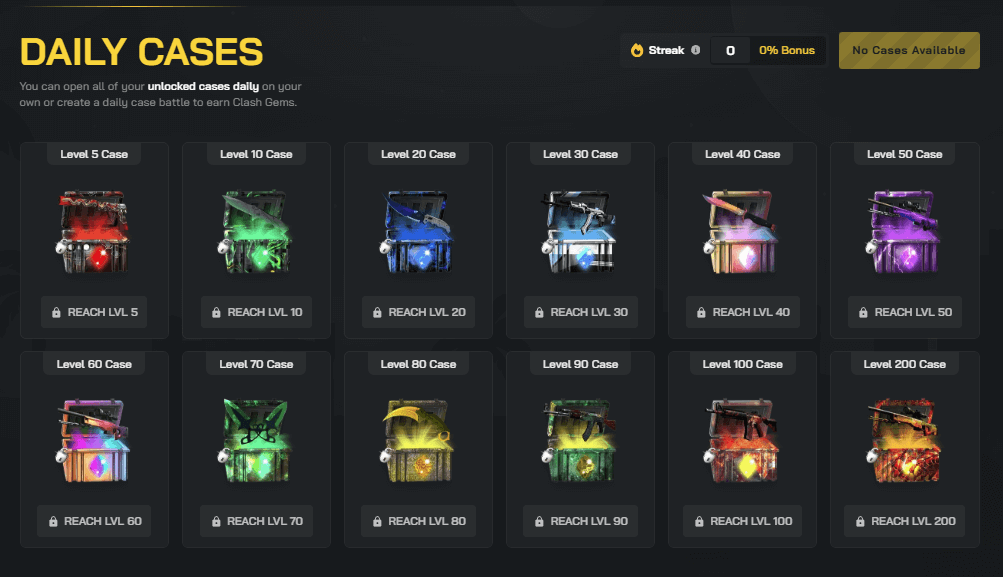Show the Streak info tooltip icon

[x=695, y=50]
